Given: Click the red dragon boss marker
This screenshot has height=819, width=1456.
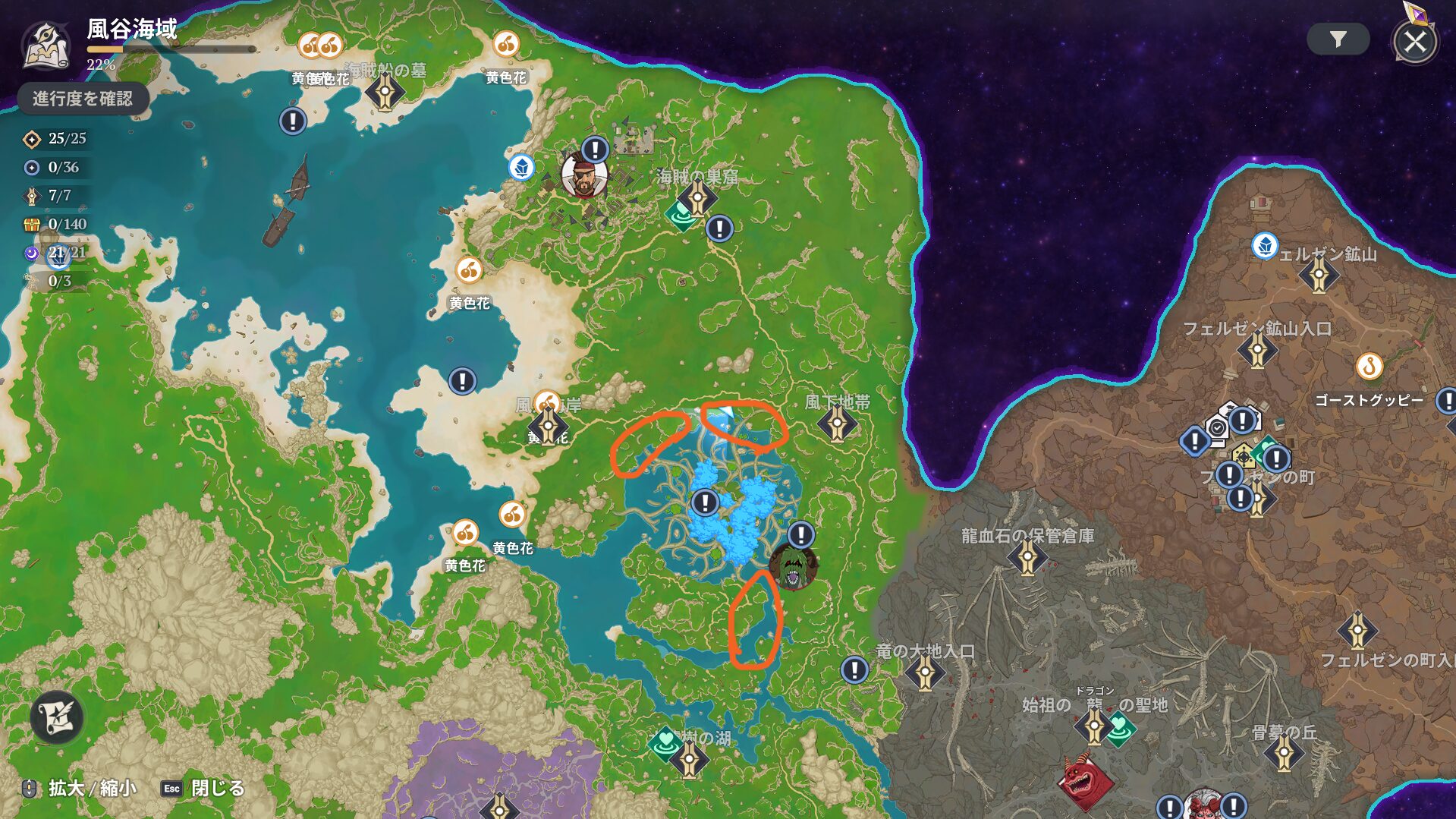Looking at the screenshot, I should tap(1084, 780).
